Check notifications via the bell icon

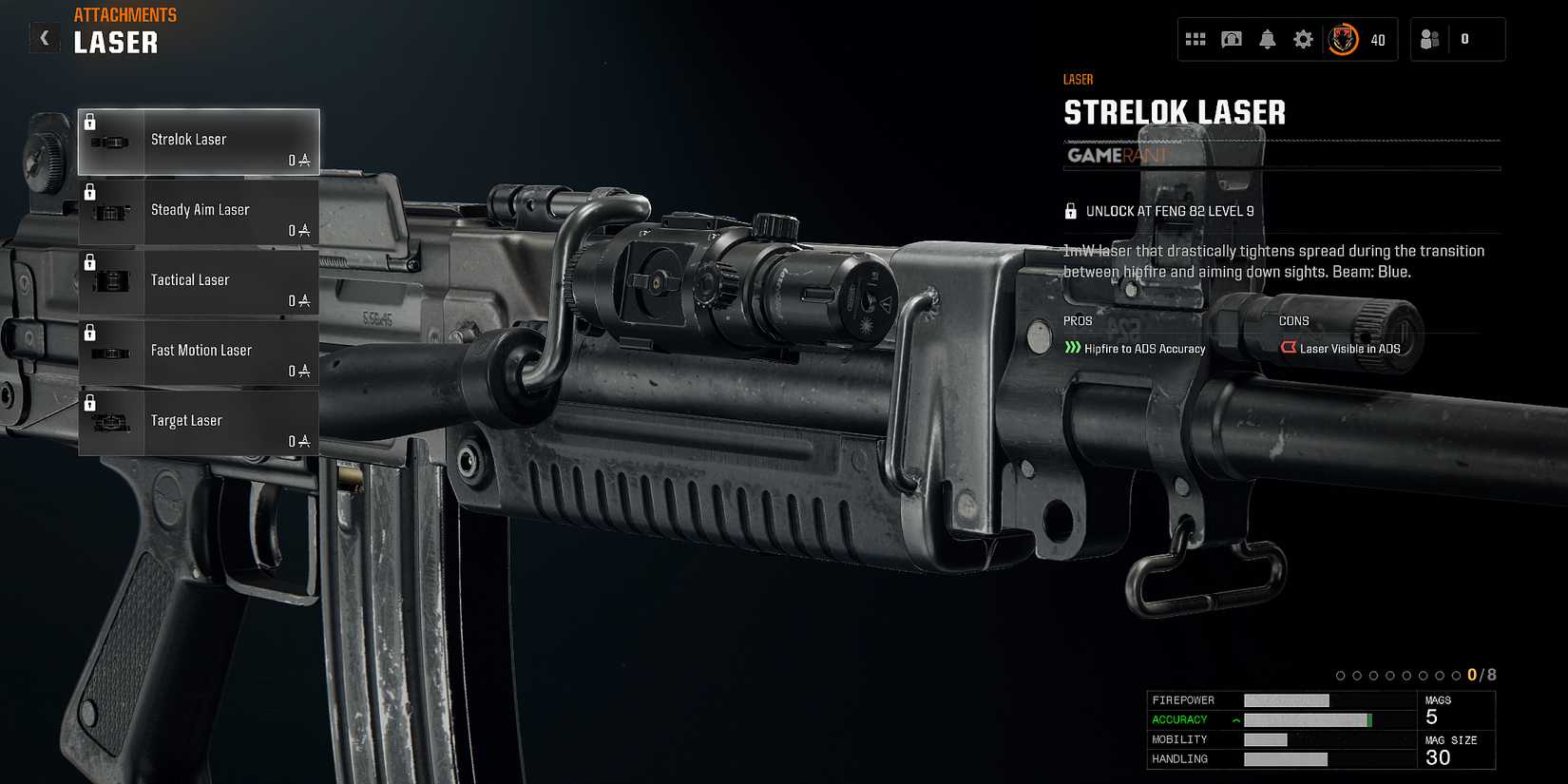[1268, 39]
